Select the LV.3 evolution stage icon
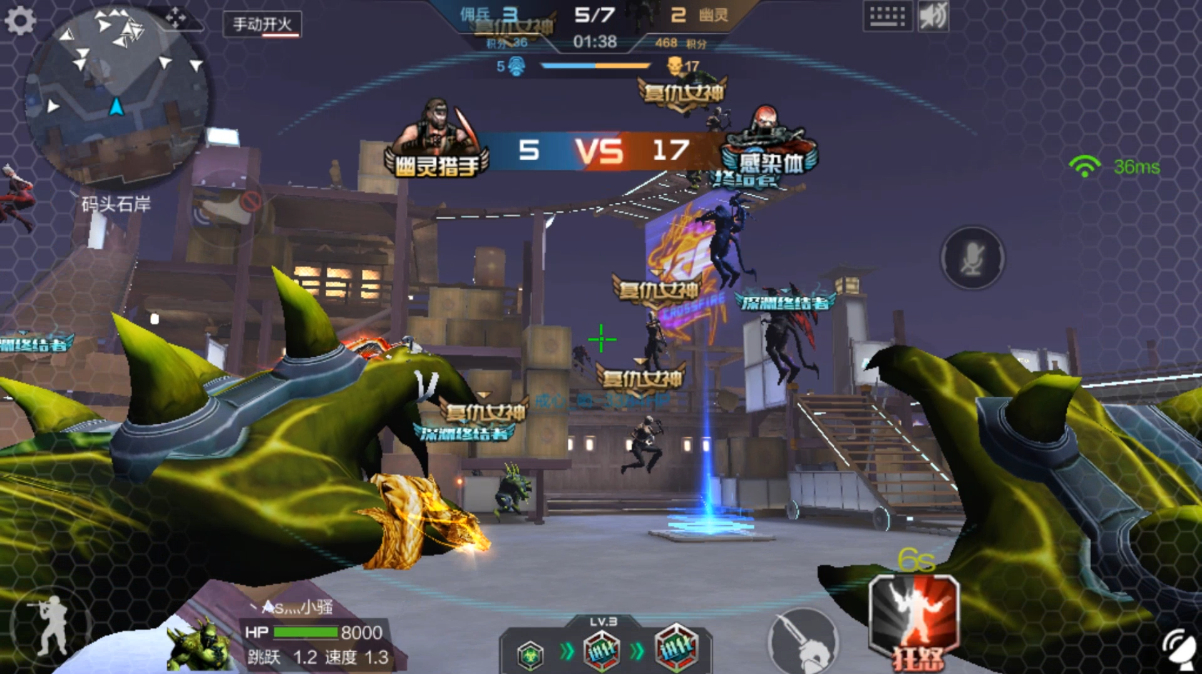 [602, 652]
